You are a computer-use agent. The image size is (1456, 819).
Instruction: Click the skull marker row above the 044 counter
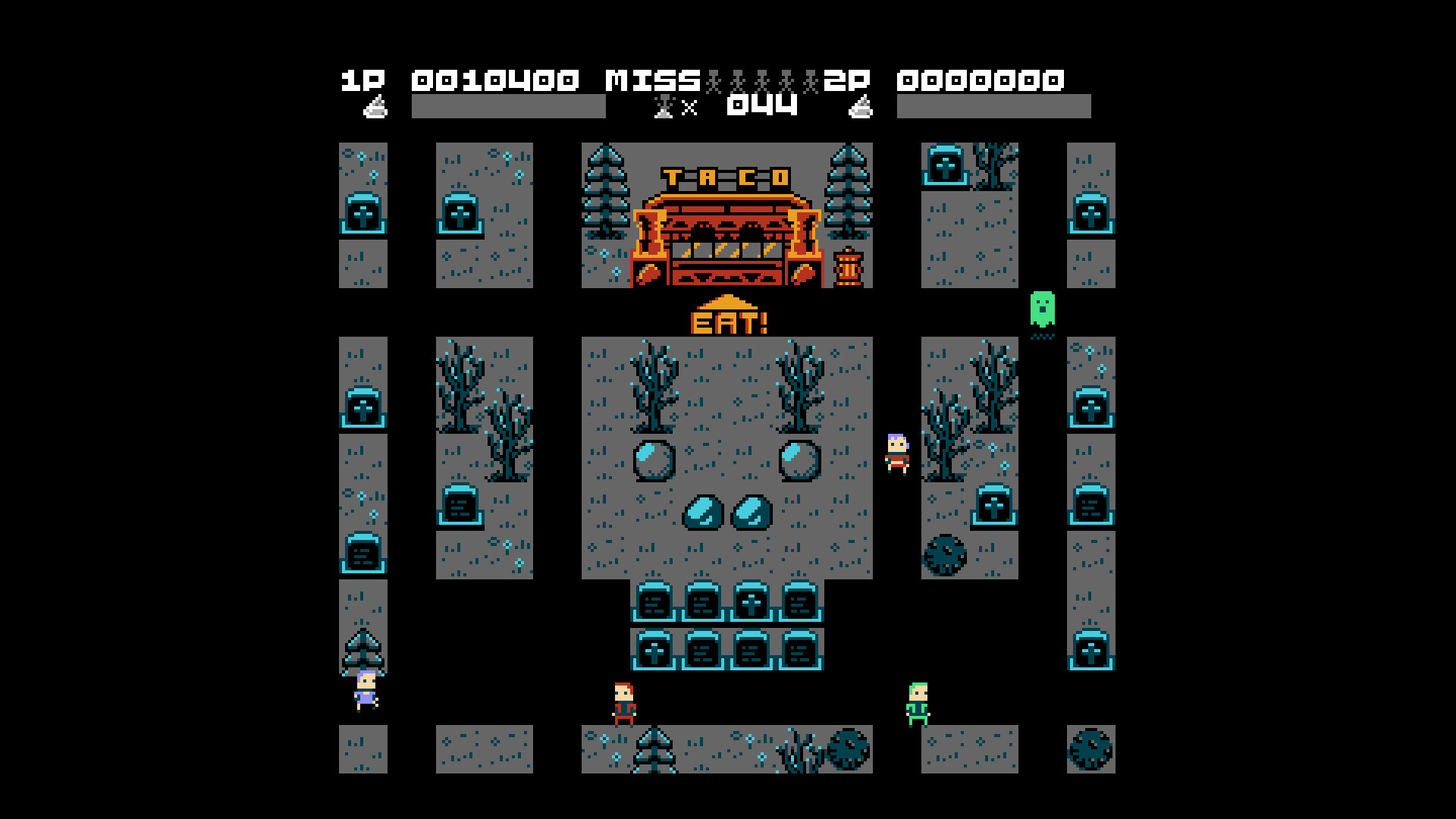click(758, 78)
